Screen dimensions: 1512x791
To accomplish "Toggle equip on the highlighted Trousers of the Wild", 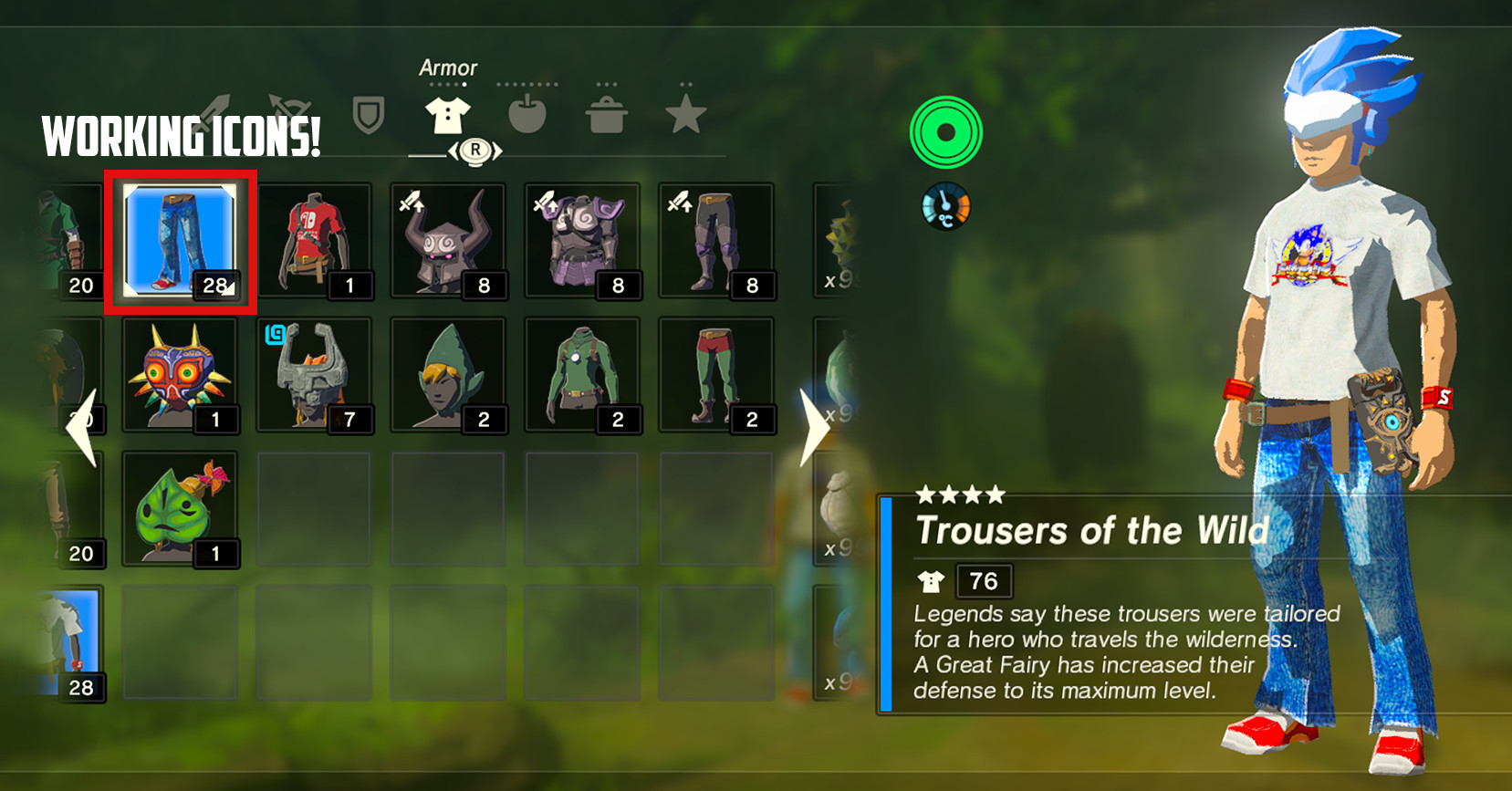I will click(x=181, y=239).
